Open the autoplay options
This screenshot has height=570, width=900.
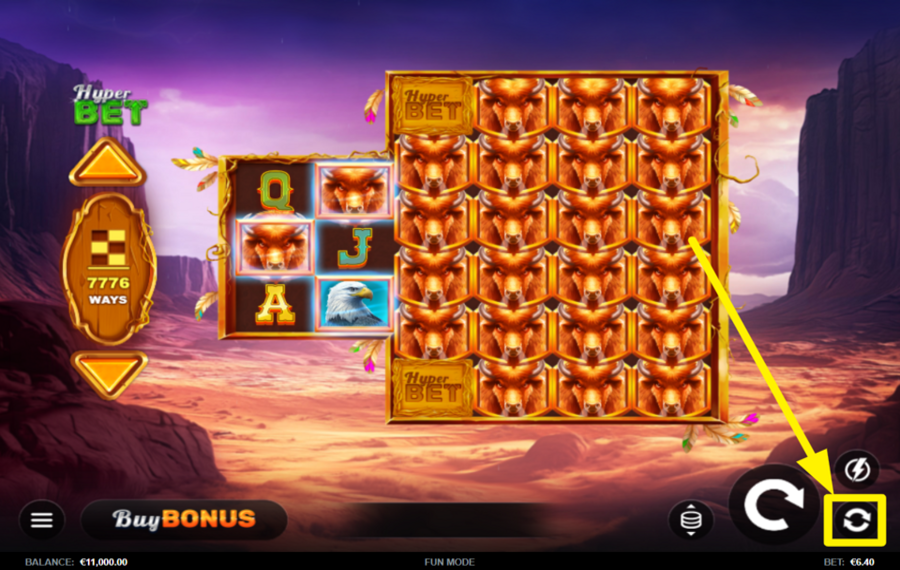[856, 520]
